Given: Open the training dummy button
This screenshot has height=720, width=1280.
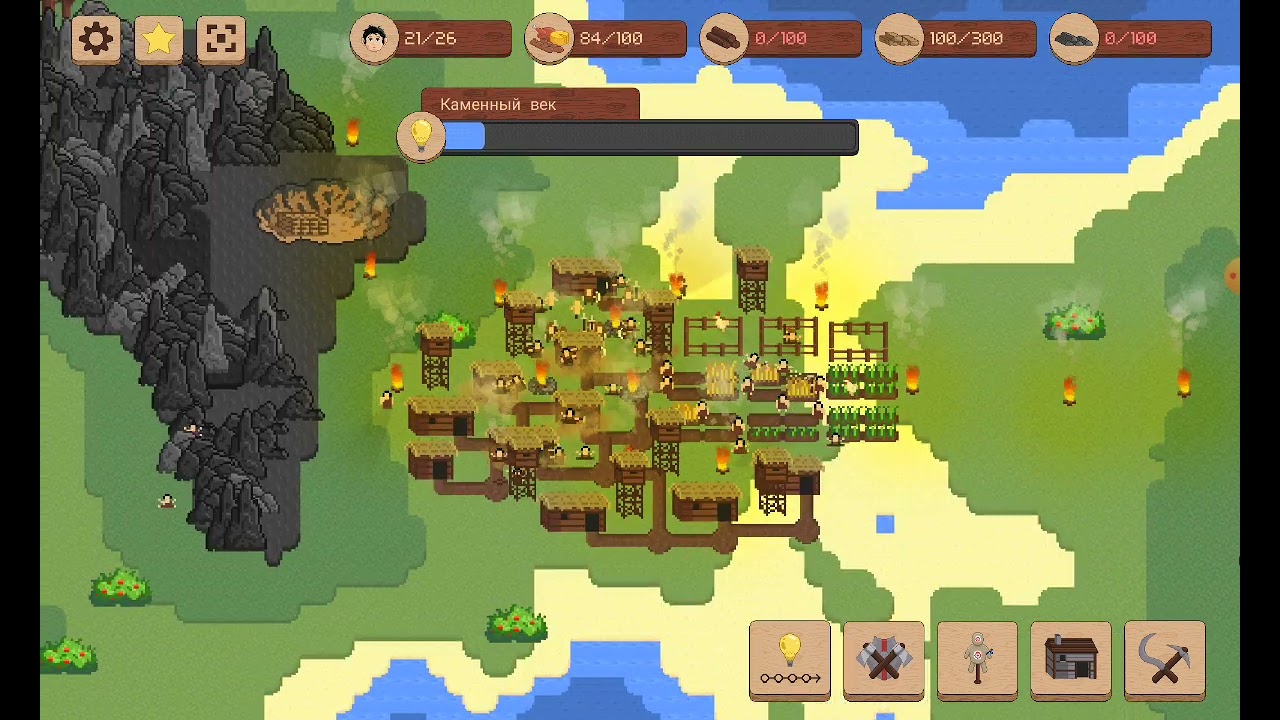Looking at the screenshot, I should click(x=977, y=659).
